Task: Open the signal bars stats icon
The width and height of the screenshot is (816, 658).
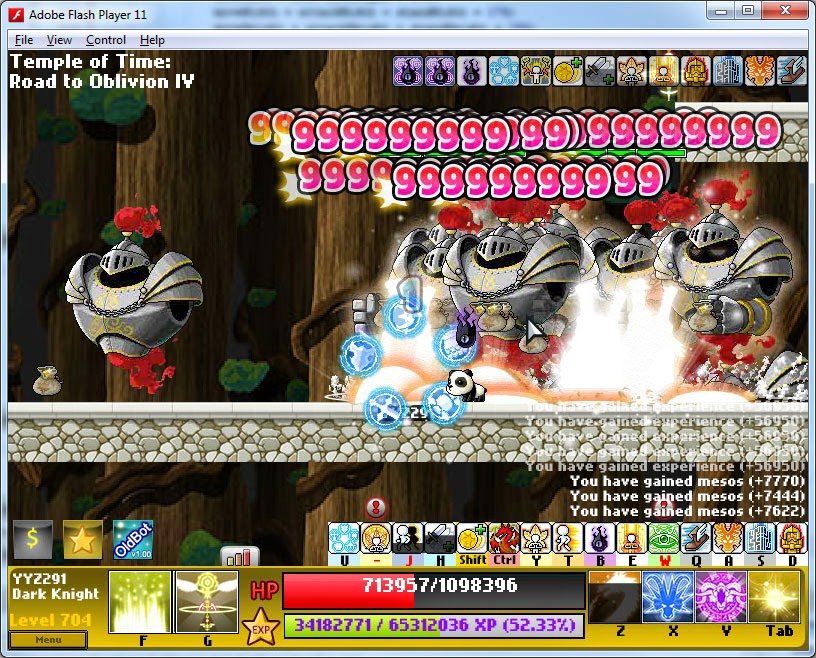Action: pyautogui.click(x=240, y=556)
